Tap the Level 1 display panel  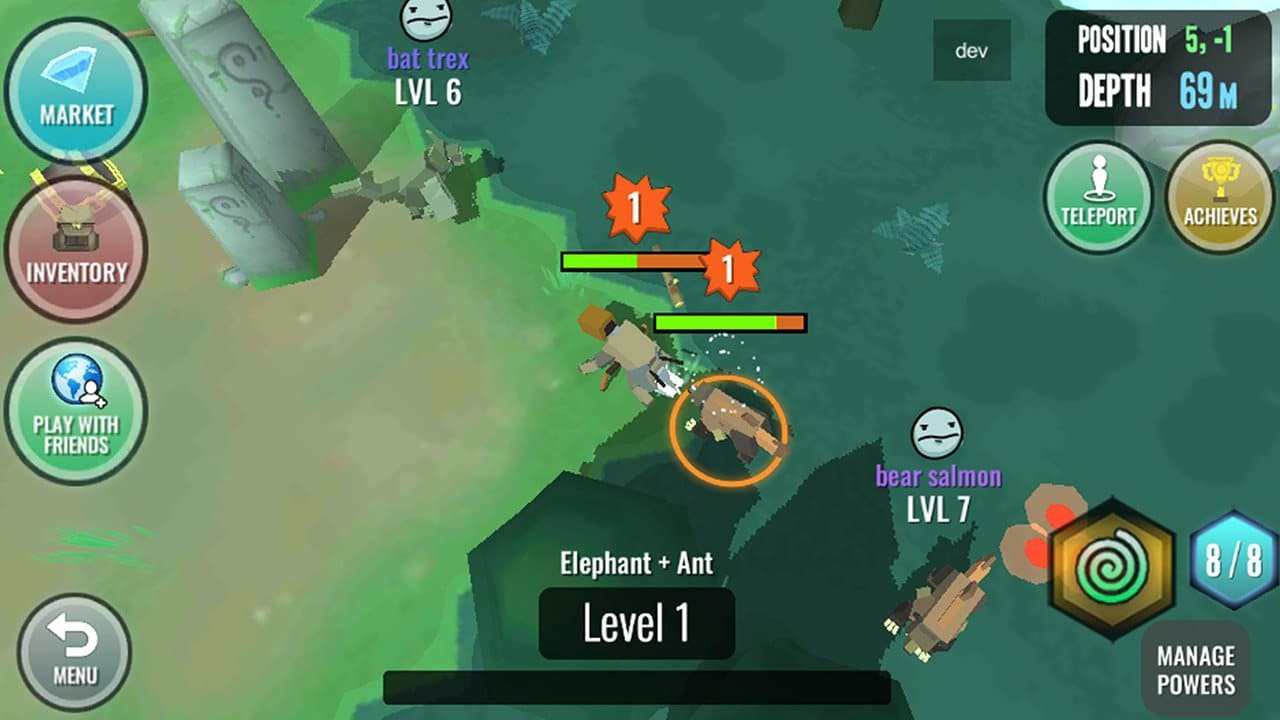(636, 622)
